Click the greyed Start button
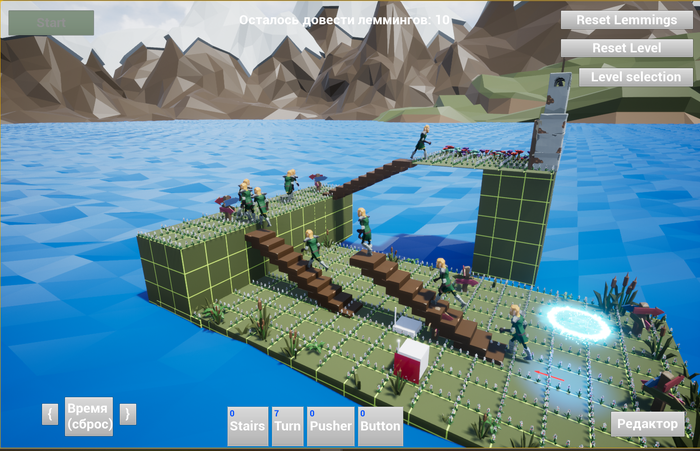This screenshot has width=700, height=451. (51, 23)
